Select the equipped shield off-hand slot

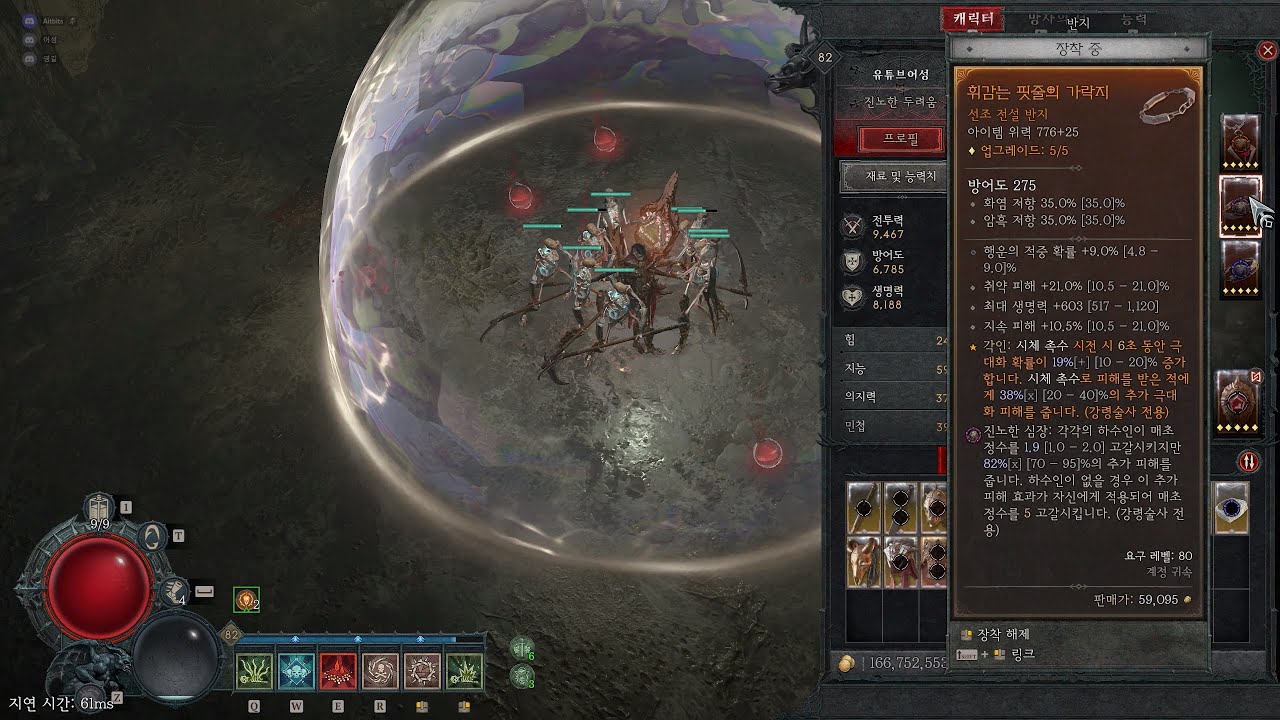tap(1239, 400)
